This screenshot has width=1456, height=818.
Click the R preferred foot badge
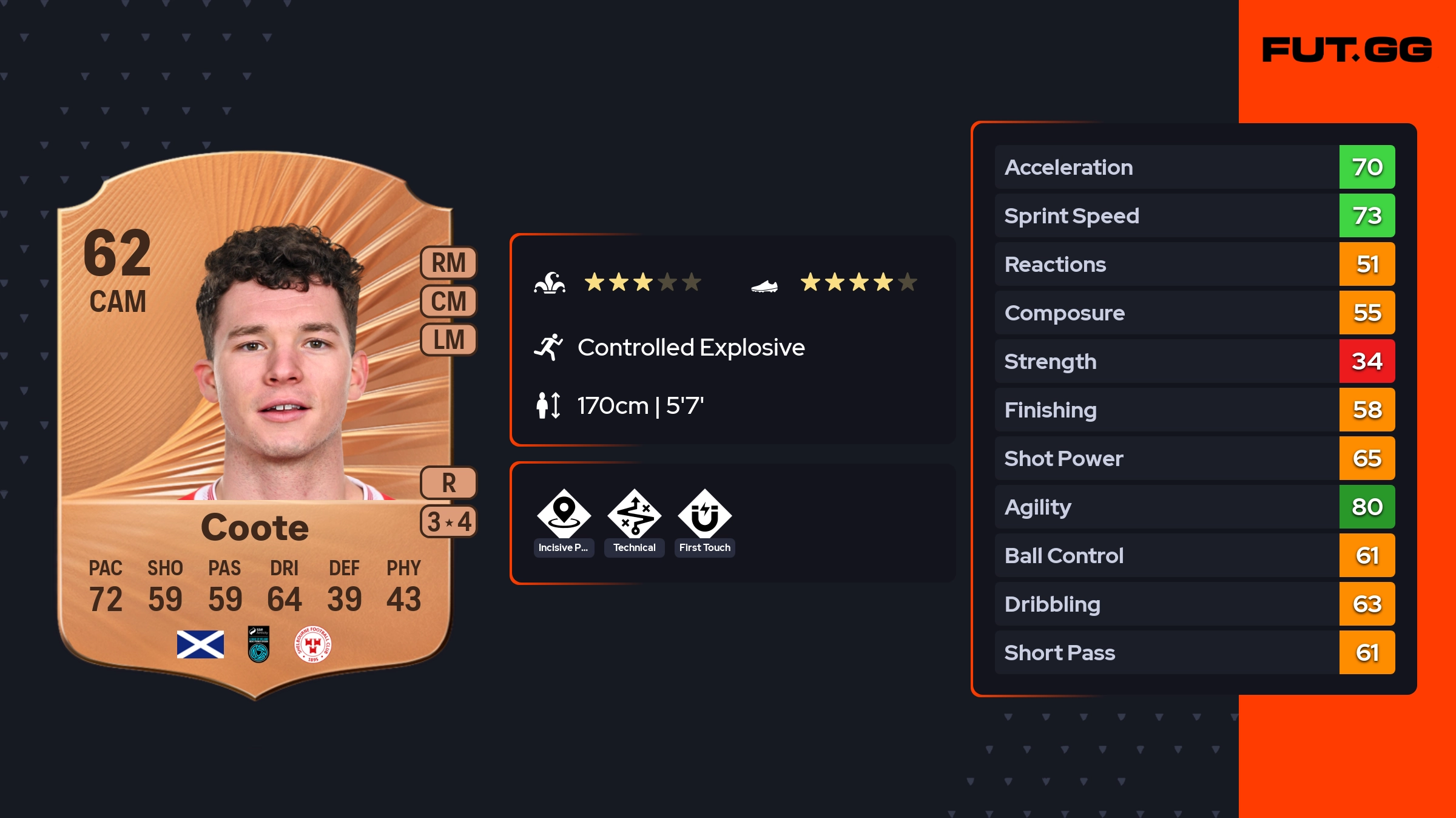pos(448,483)
